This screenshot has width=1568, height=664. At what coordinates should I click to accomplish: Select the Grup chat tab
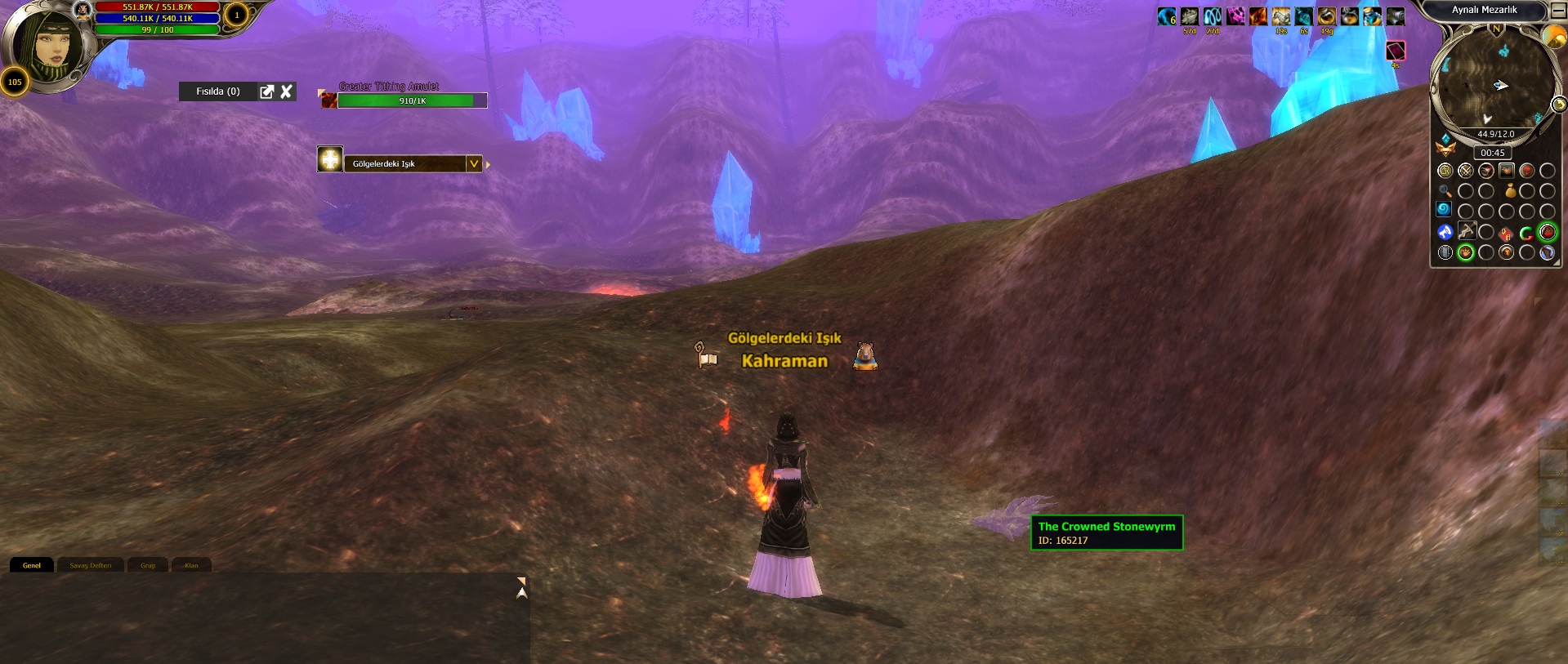[x=148, y=565]
